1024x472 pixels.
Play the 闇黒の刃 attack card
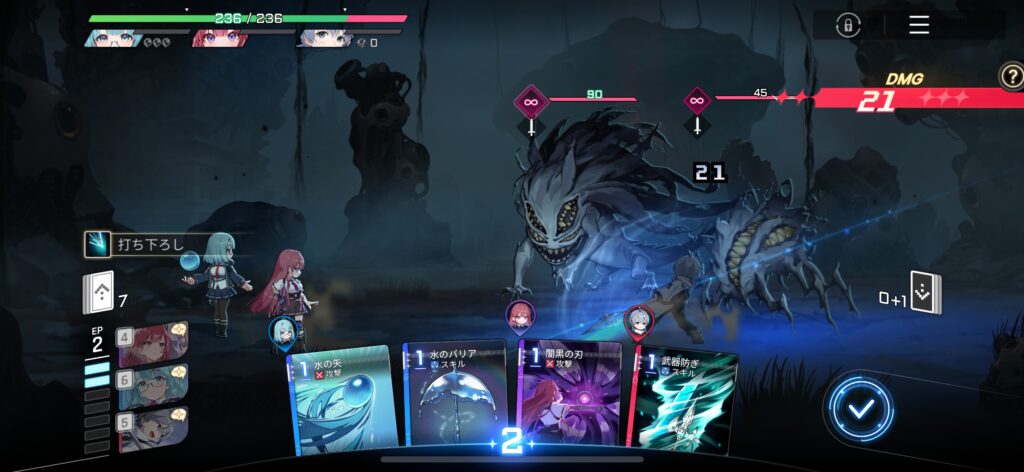[x=570, y=395]
